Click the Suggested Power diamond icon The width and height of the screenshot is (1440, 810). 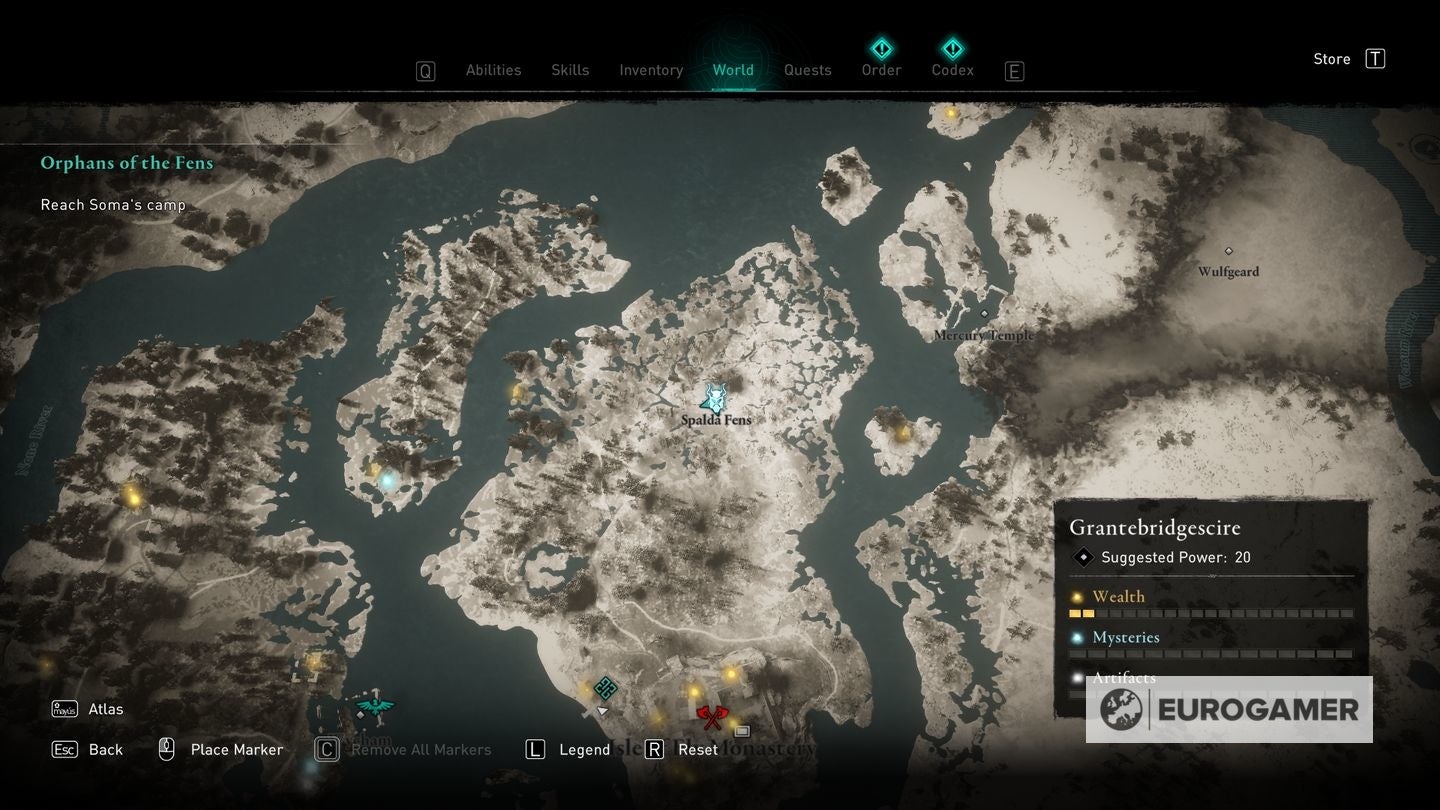click(1082, 557)
